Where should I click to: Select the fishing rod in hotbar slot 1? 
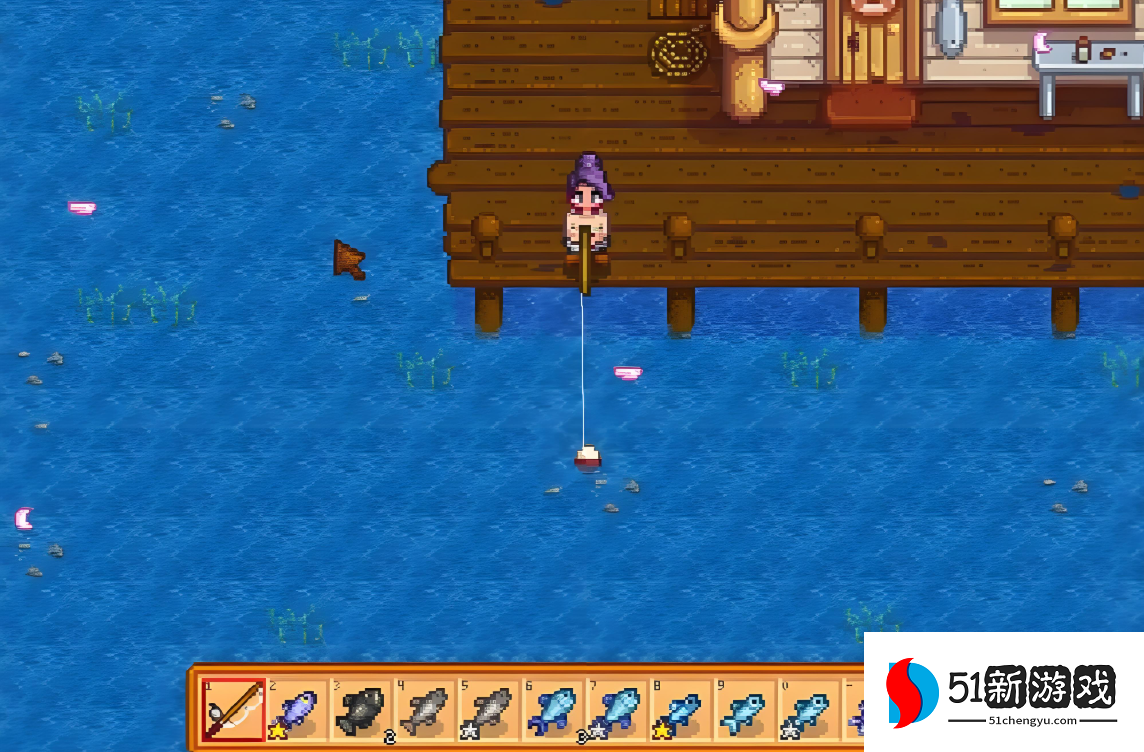coord(234,711)
